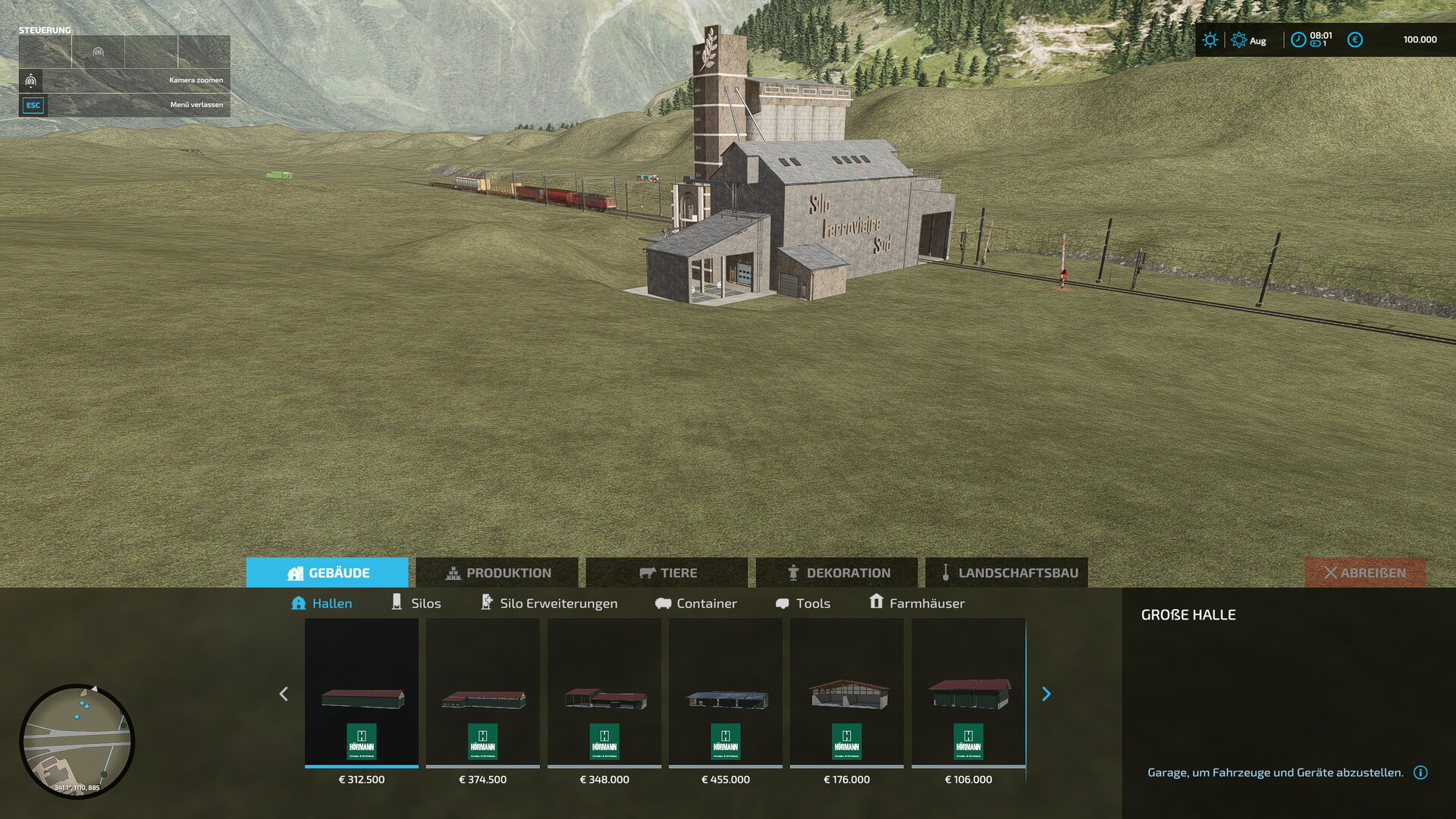The width and height of the screenshot is (1456, 819).
Task: Switch to the Dekoration tab
Action: pyautogui.click(x=837, y=573)
